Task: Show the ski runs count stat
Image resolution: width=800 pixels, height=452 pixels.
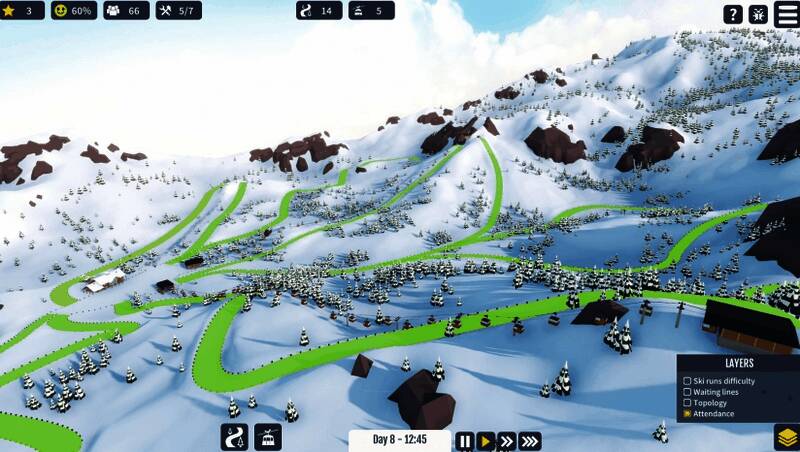Action: tap(318, 11)
